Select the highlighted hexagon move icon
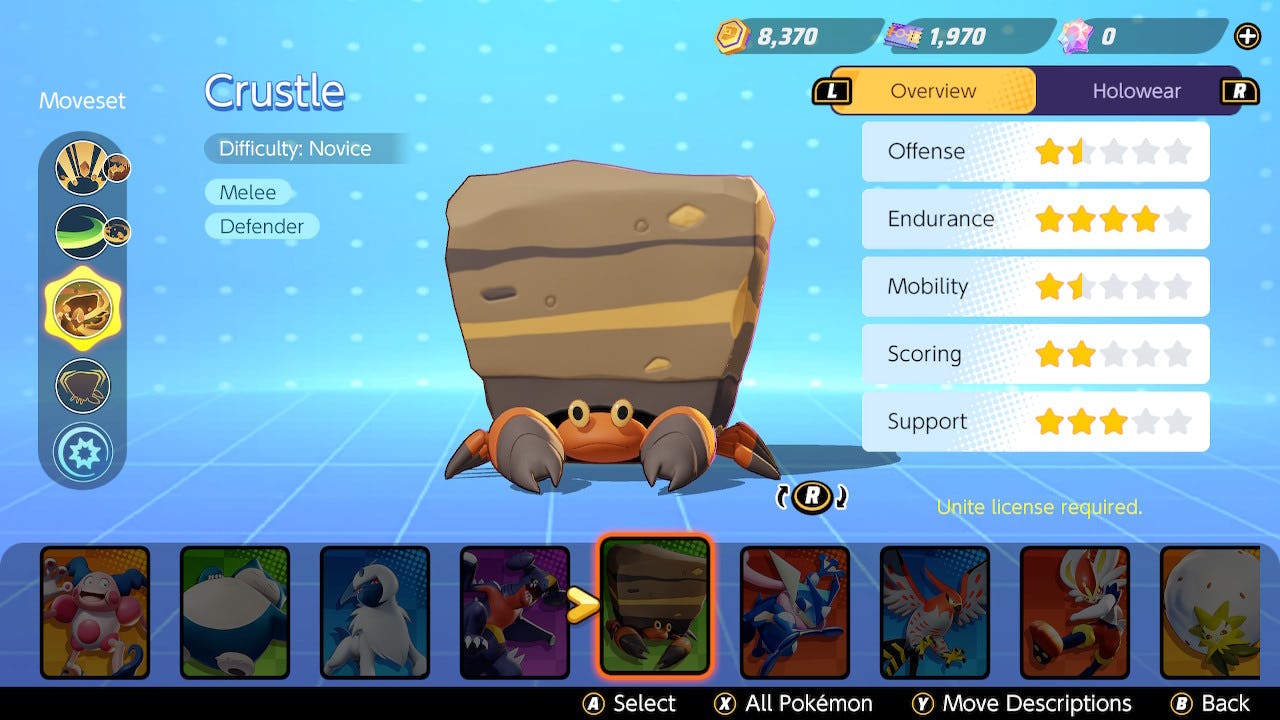Screen dimensions: 1280x720 tap(82, 307)
